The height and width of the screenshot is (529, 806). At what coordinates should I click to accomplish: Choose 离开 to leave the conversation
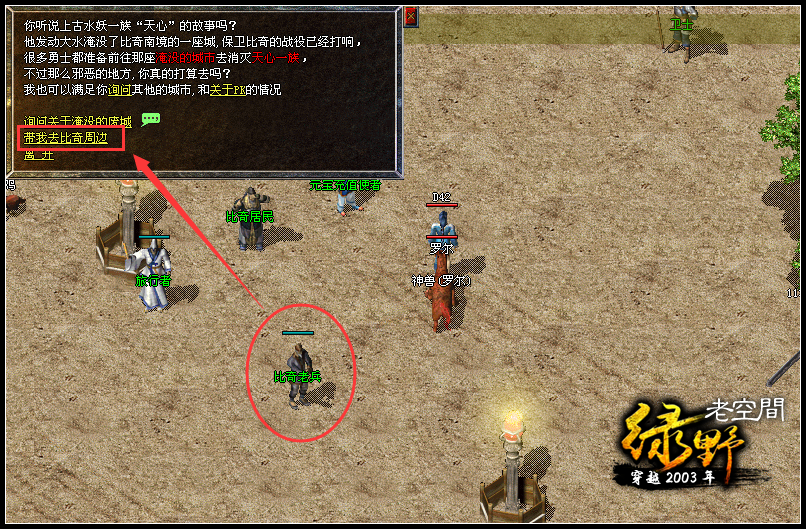click(x=38, y=154)
